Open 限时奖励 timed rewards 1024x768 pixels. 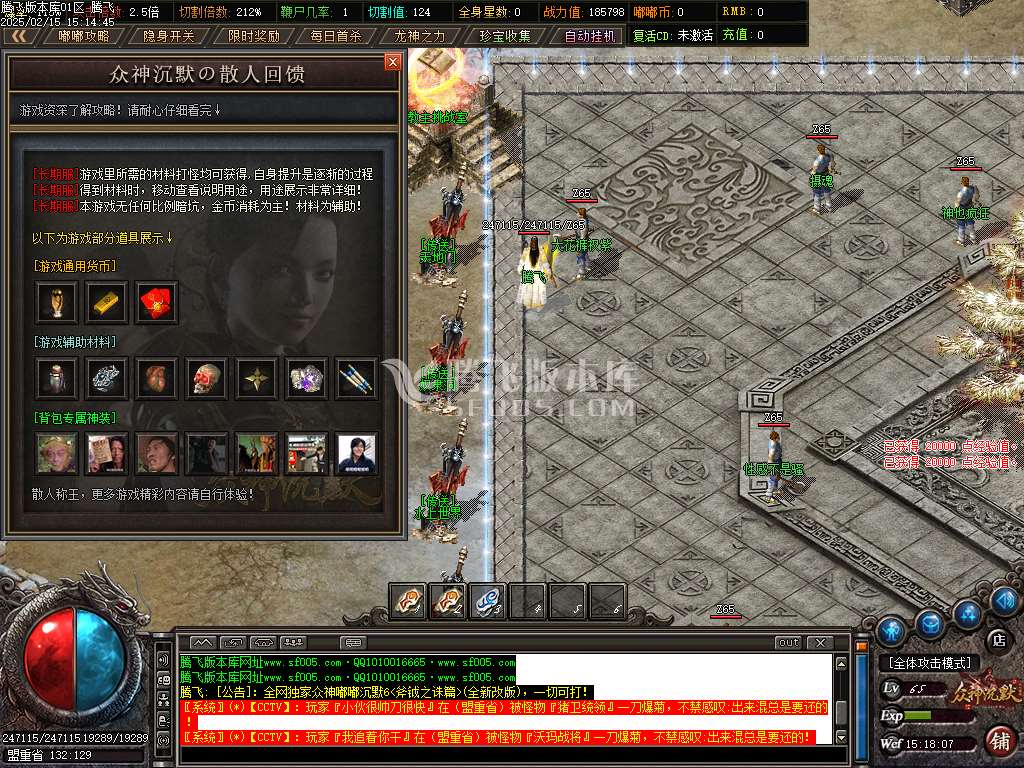pyautogui.click(x=253, y=36)
